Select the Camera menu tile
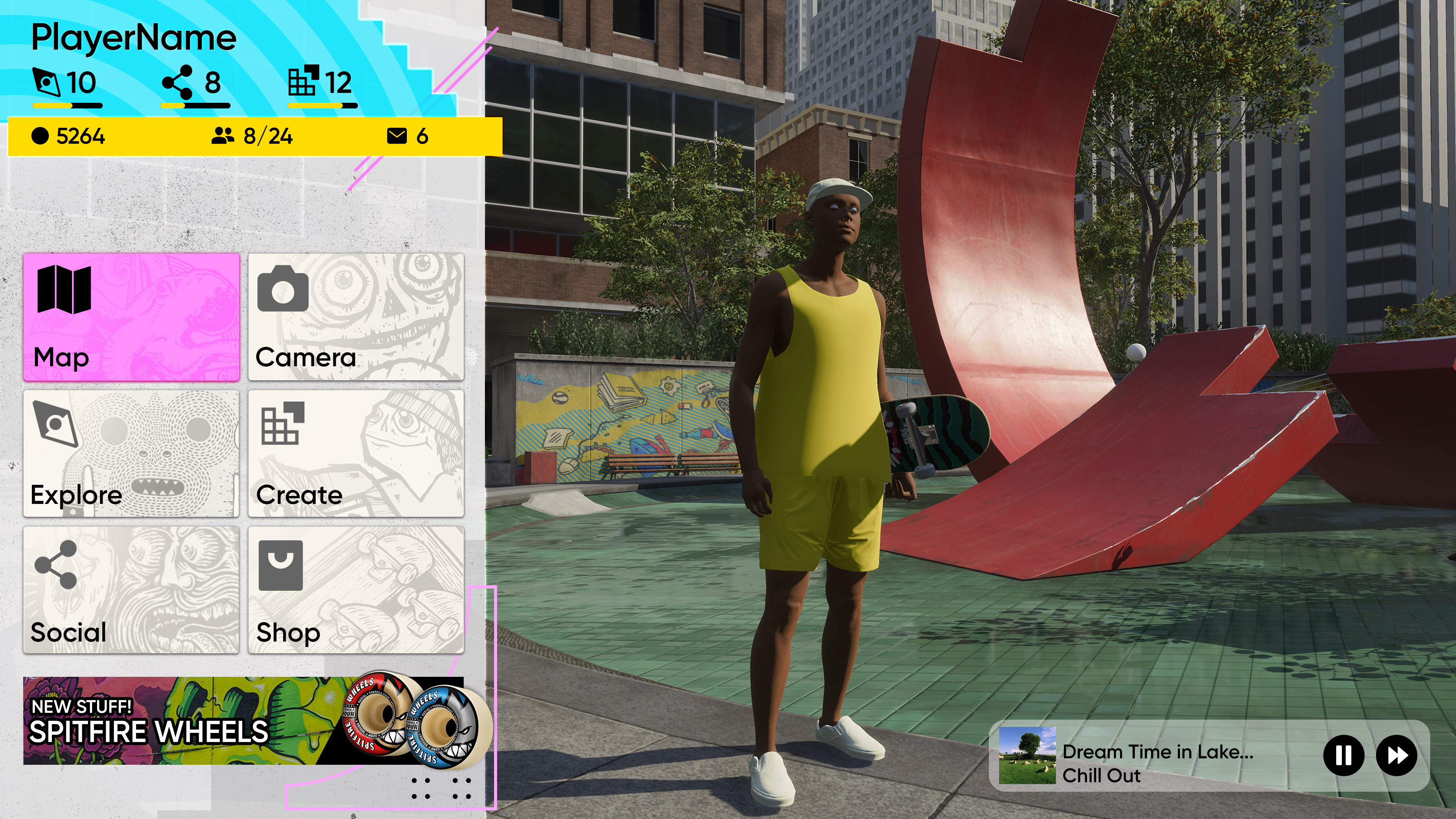The image size is (1456, 819). pyautogui.click(x=356, y=317)
